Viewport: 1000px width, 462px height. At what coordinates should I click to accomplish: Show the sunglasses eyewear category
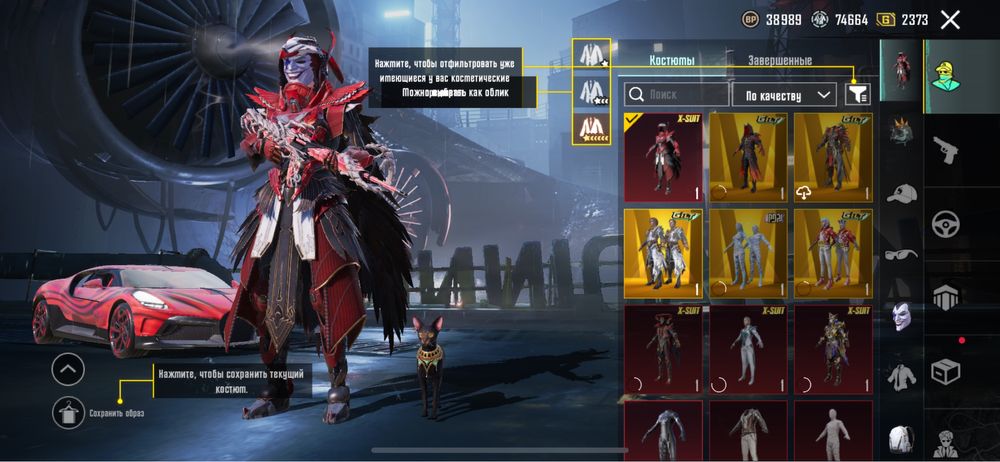902,254
